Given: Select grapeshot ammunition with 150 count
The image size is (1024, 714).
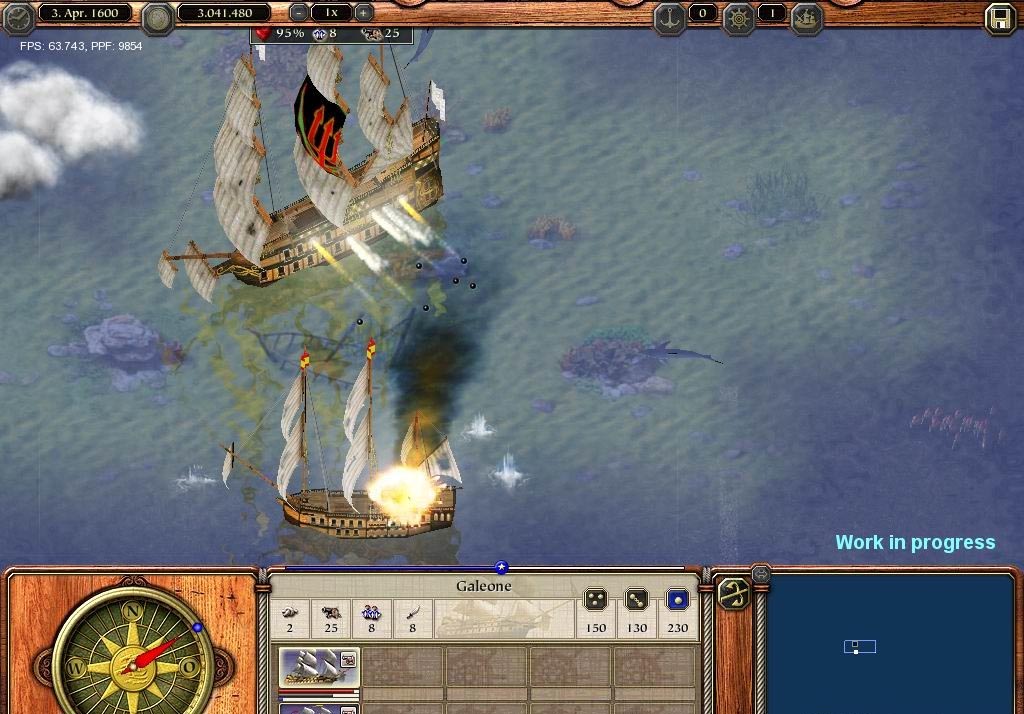Looking at the screenshot, I should pyautogui.click(x=596, y=600).
